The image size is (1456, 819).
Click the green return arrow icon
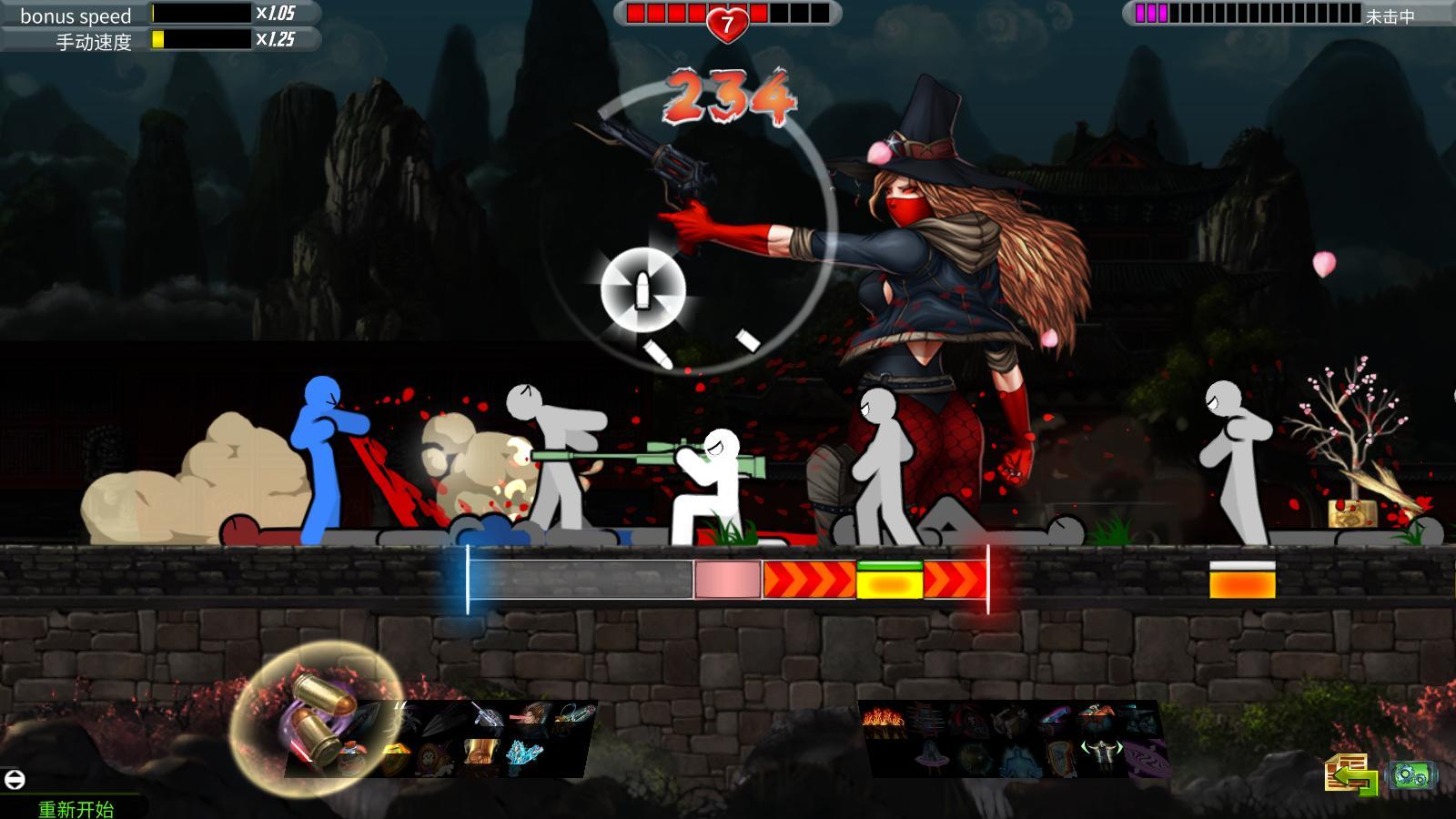tap(1351, 775)
